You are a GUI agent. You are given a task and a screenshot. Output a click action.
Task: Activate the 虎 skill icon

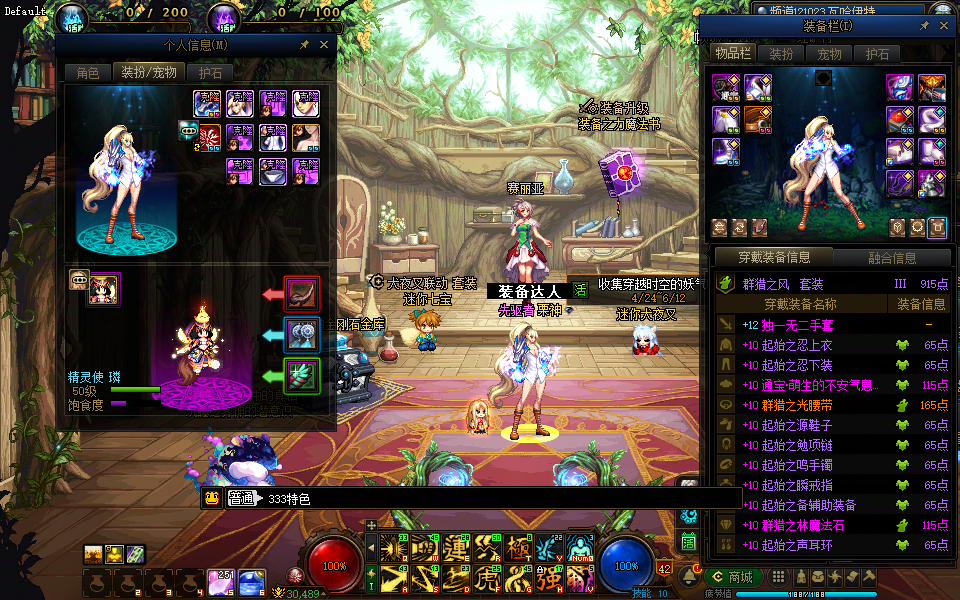click(x=489, y=577)
